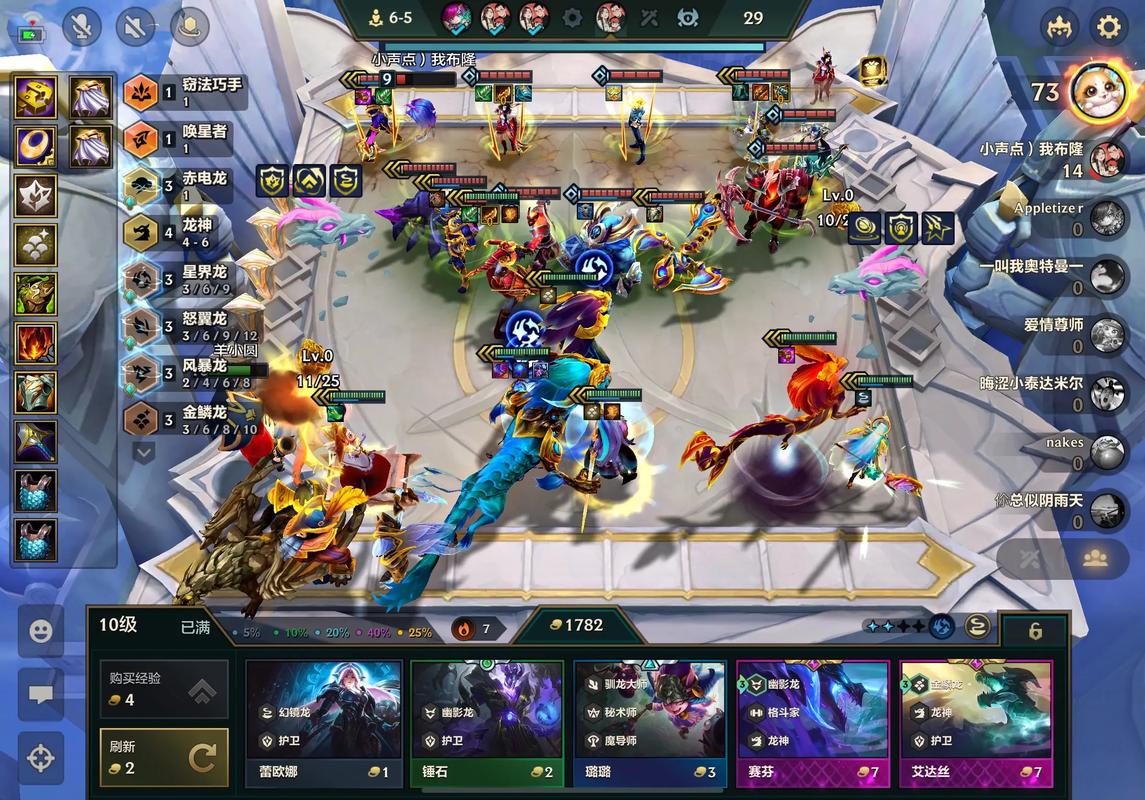This screenshot has height=800, width=1145.
Task: Refresh the shop with the 刷新 button
Action: (164, 757)
